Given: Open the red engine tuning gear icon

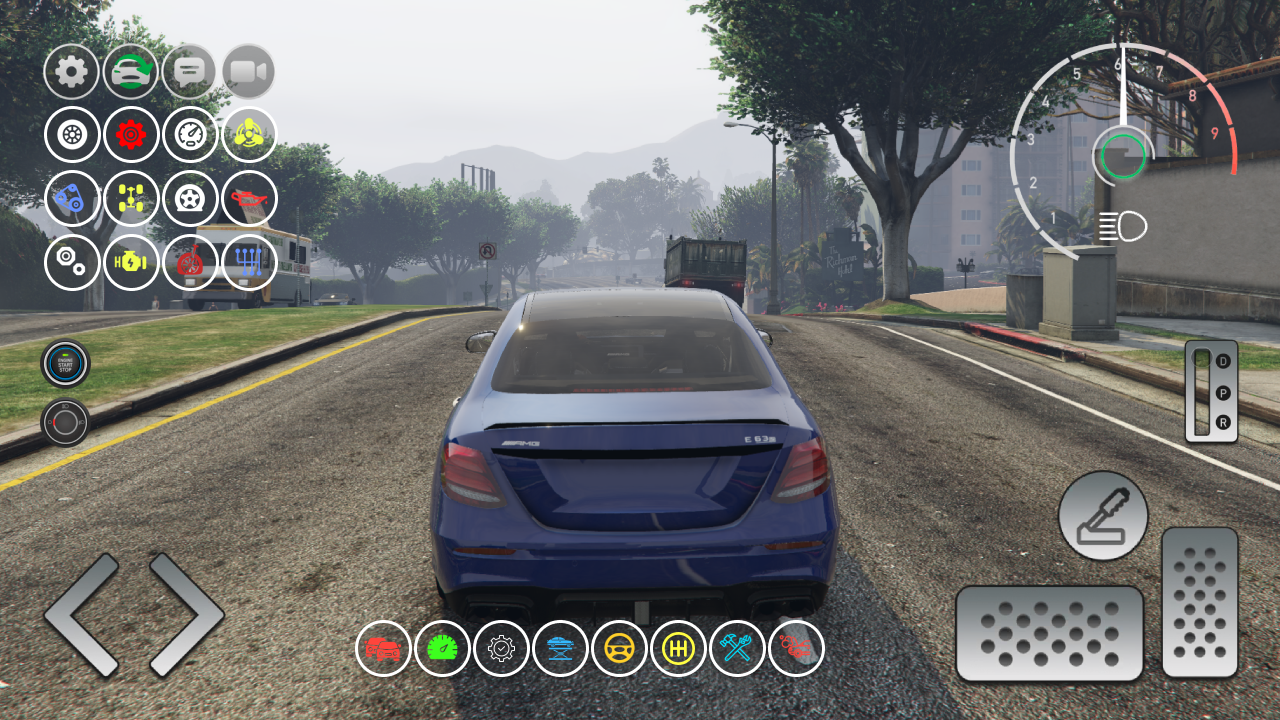Looking at the screenshot, I should 130,135.
